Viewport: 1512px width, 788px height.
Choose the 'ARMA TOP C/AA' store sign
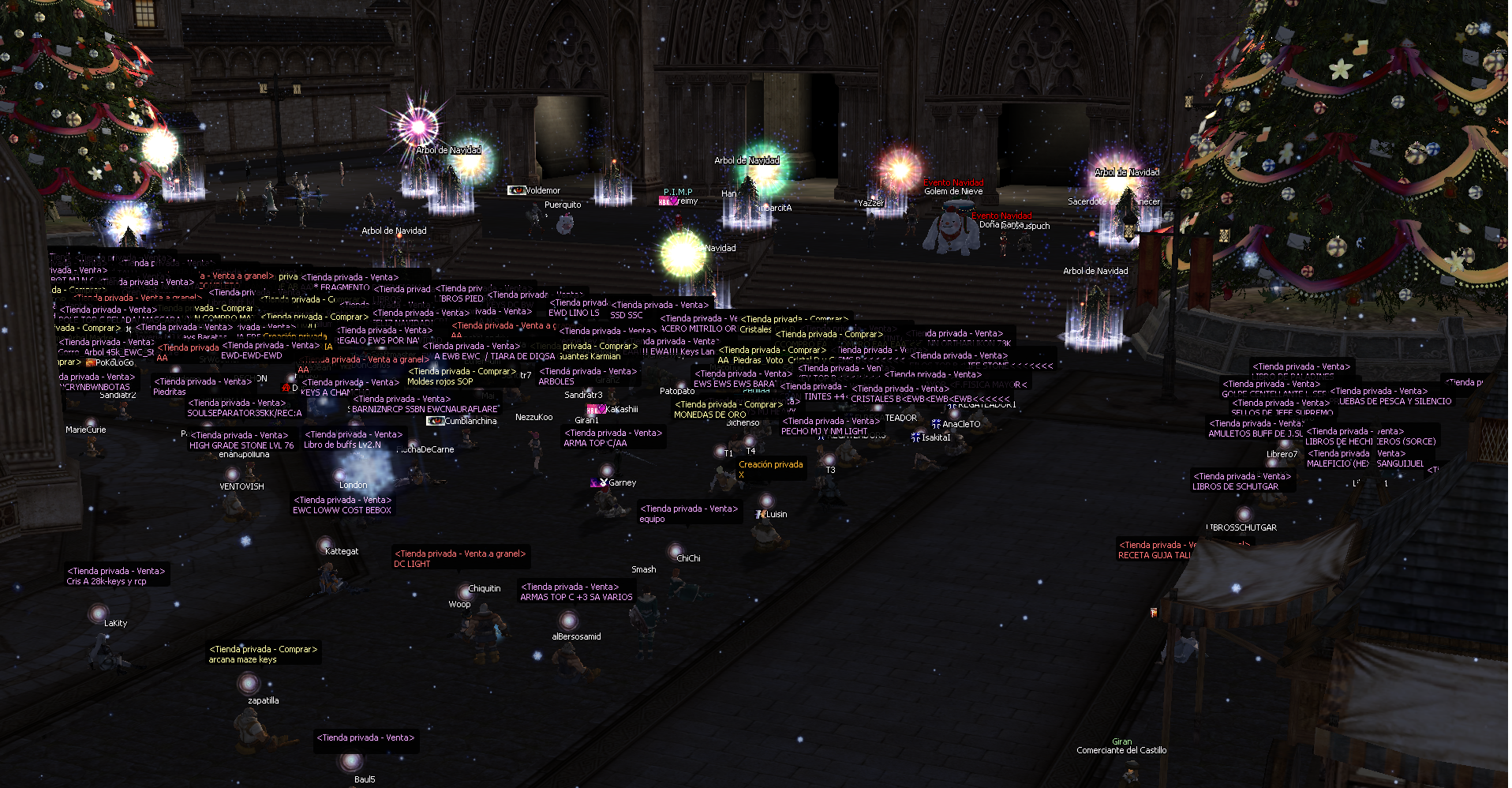click(x=612, y=438)
